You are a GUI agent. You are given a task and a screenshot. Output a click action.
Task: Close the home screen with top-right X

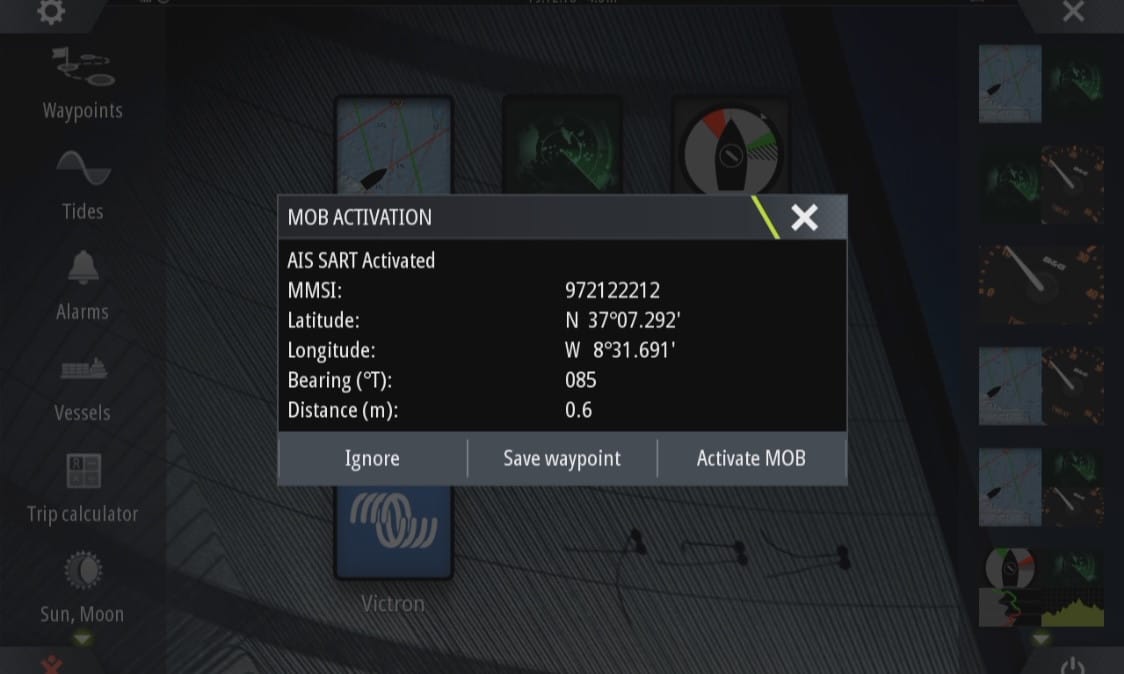point(1073,12)
